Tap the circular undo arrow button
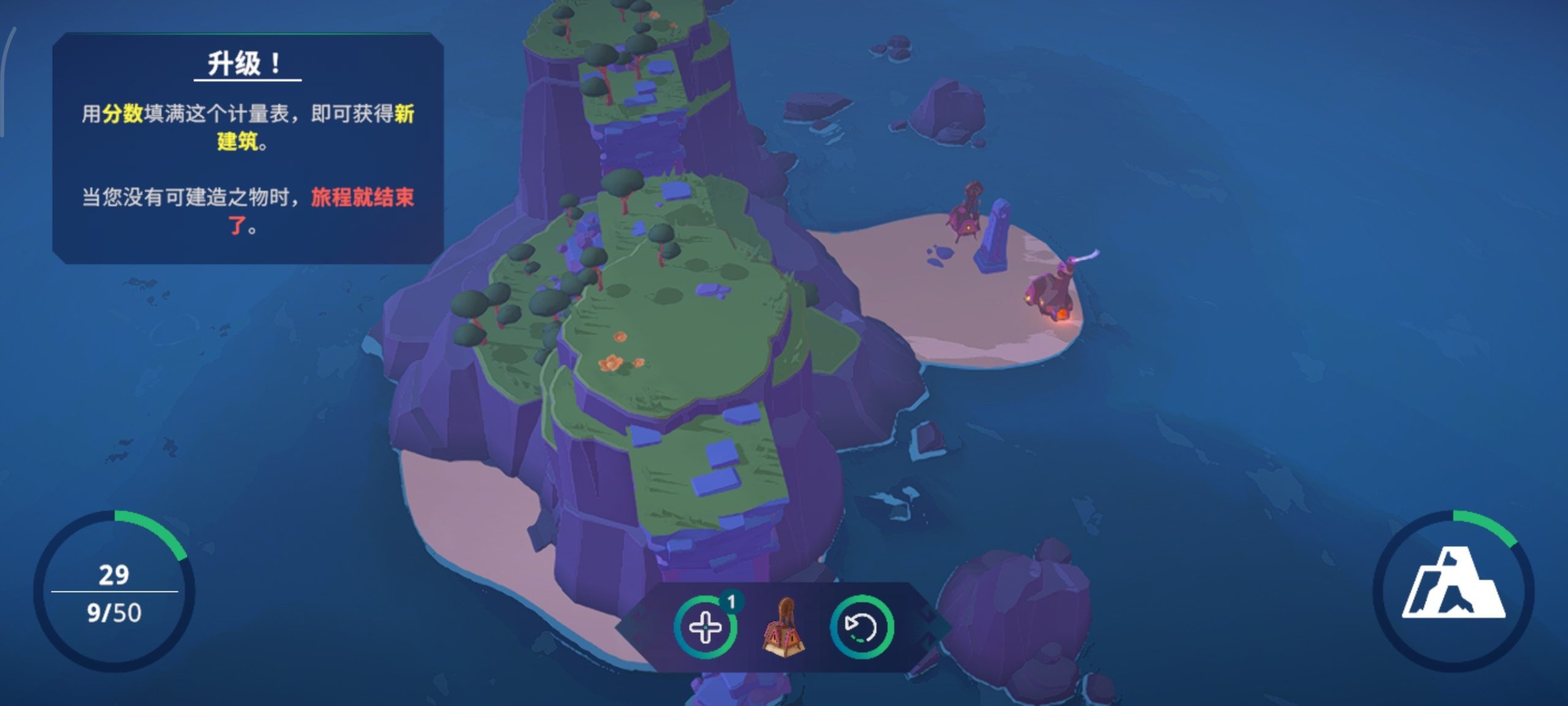This screenshot has width=1568, height=706. [x=861, y=628]
